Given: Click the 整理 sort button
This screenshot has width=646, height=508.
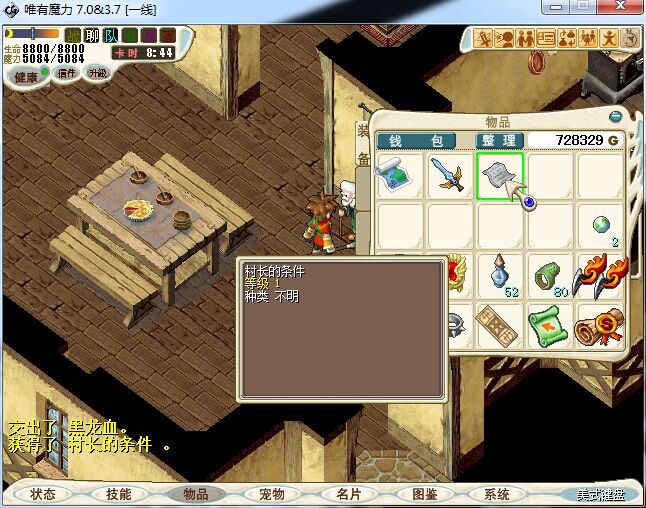Looking at the screenshot, I should tap(497, 140).
